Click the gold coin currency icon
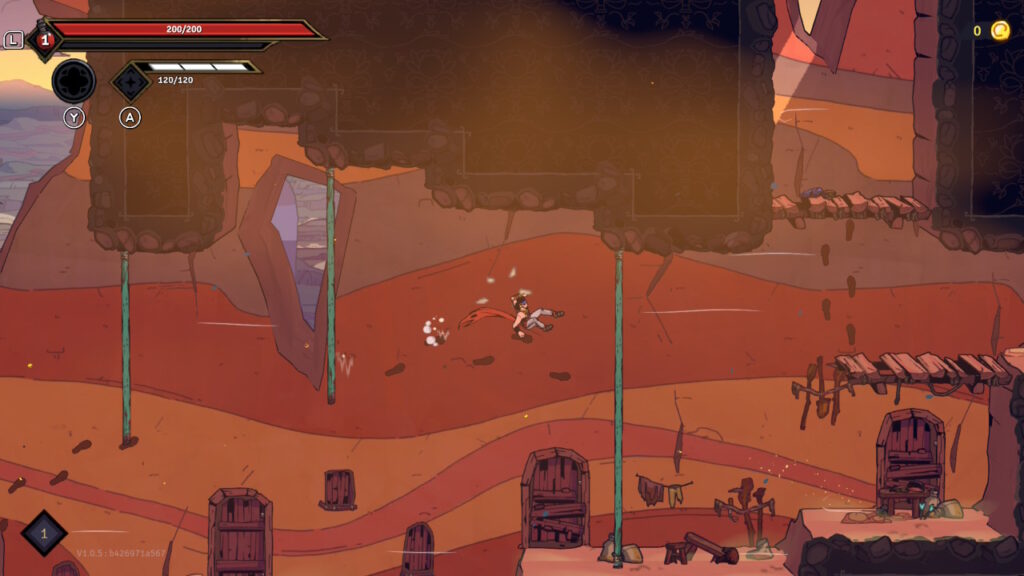 click(1000, 31)
